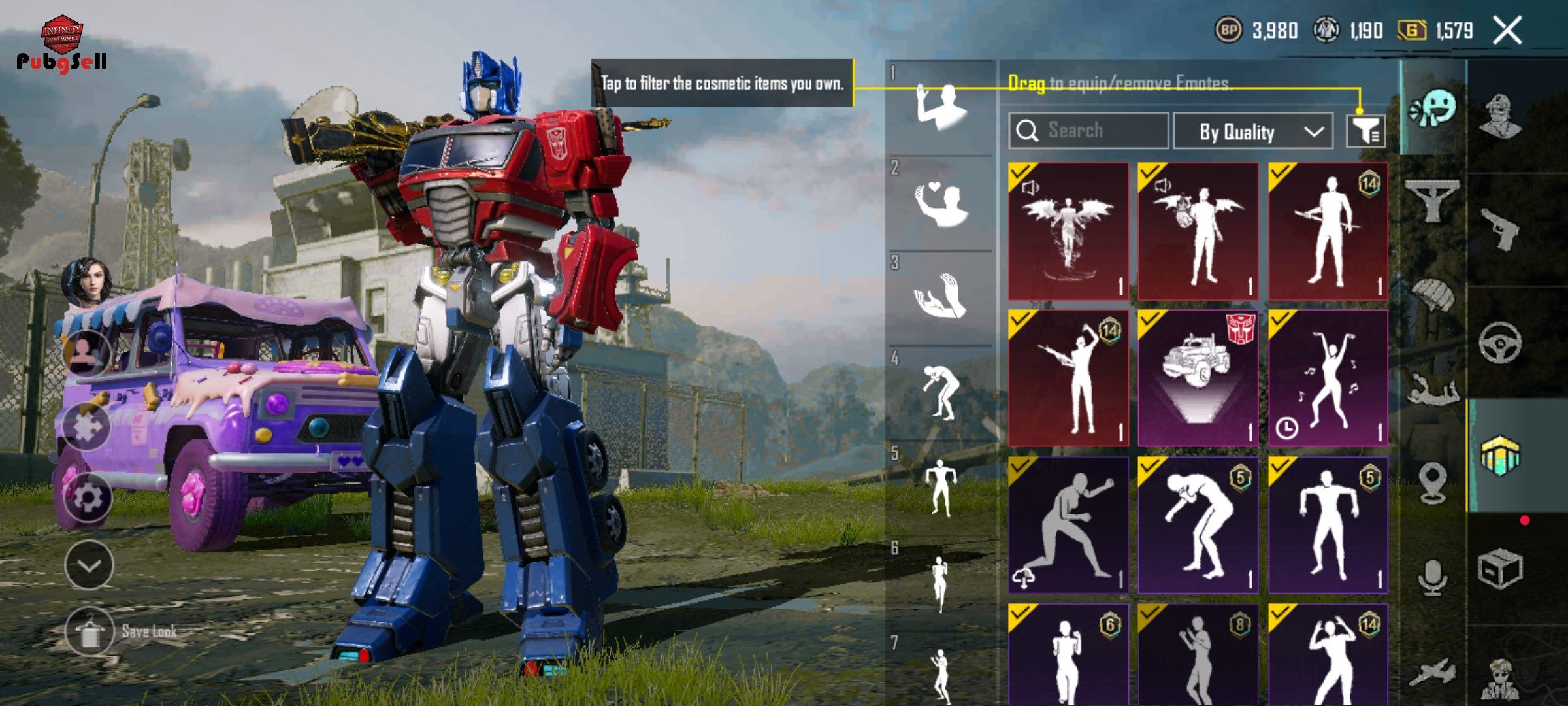Click the emote Search field
1568x706 pixels.
tap(1088, 131)
